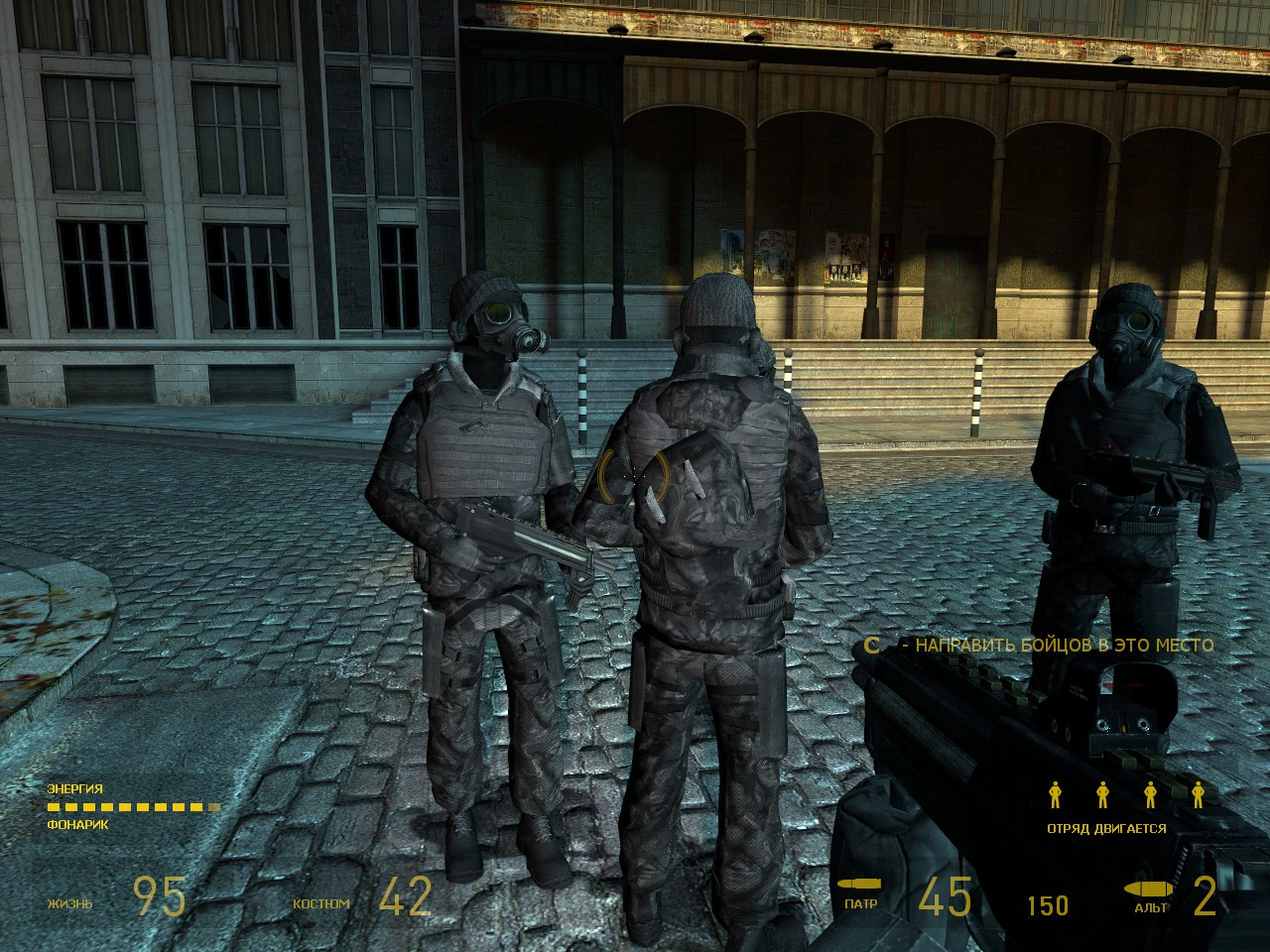Screen dimensions: 1270x952
Task: Click the НАПРАВИТЬ БОЙЦОВ В ЭТО МЕСТО hint
Action: (x=1064, y=644)
